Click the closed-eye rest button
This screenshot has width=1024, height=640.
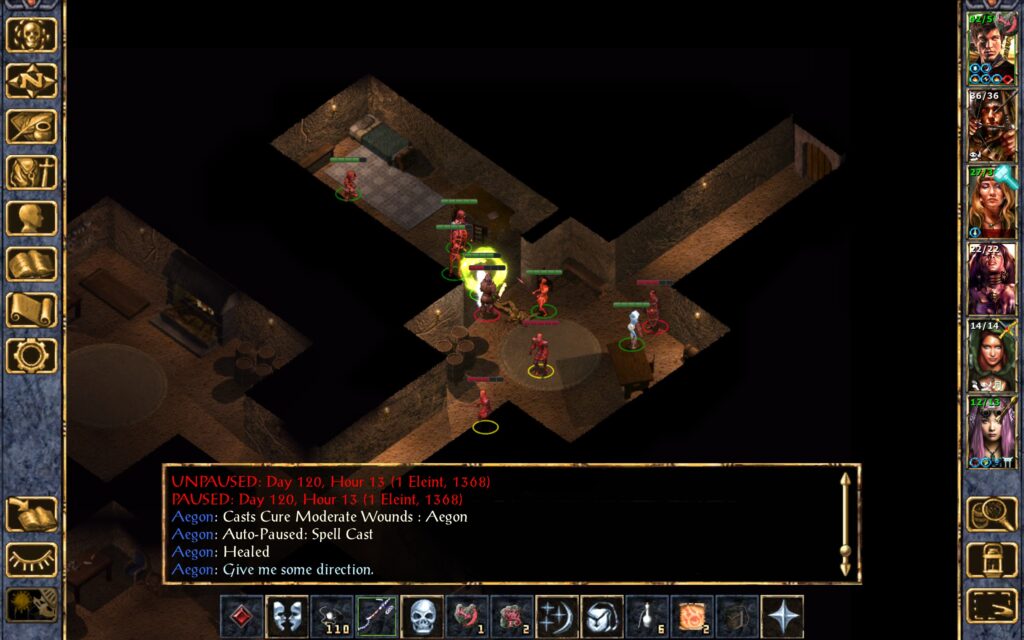(x=31, y=560)
